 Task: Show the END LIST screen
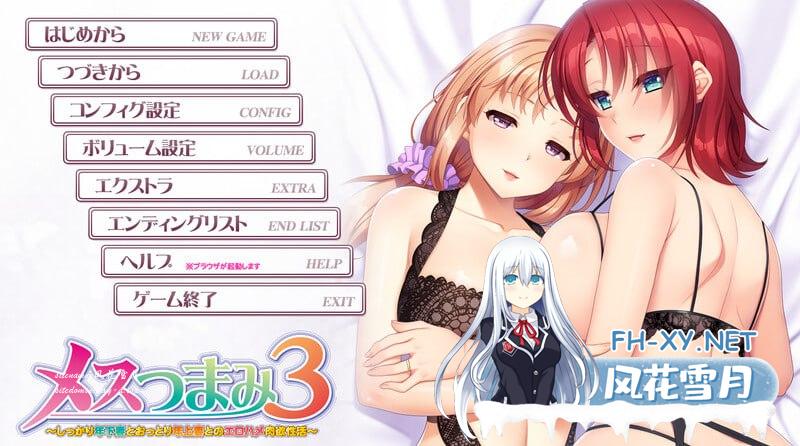click(215, 223)
